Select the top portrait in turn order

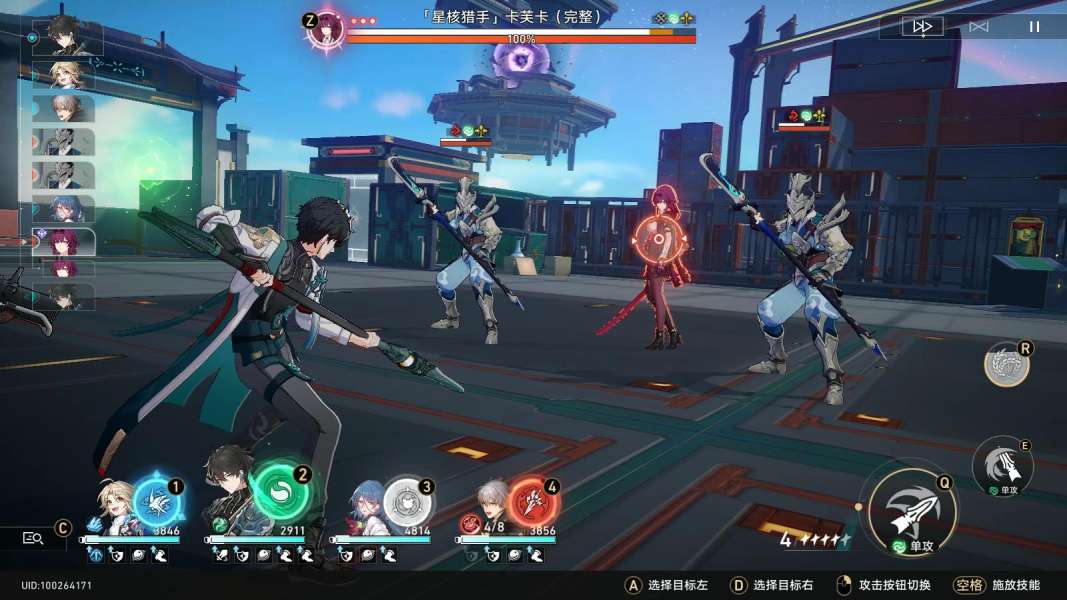point(67,36)
